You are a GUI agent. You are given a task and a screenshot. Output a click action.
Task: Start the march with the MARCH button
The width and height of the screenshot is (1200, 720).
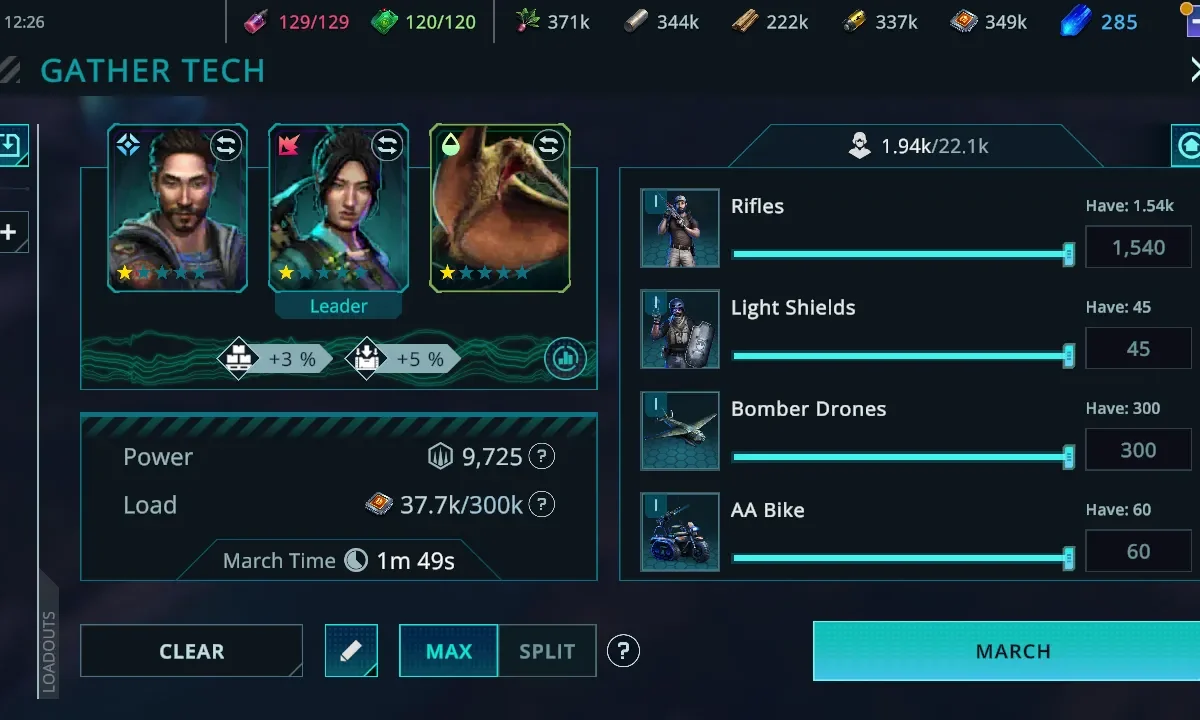(x=1012, y=651)
